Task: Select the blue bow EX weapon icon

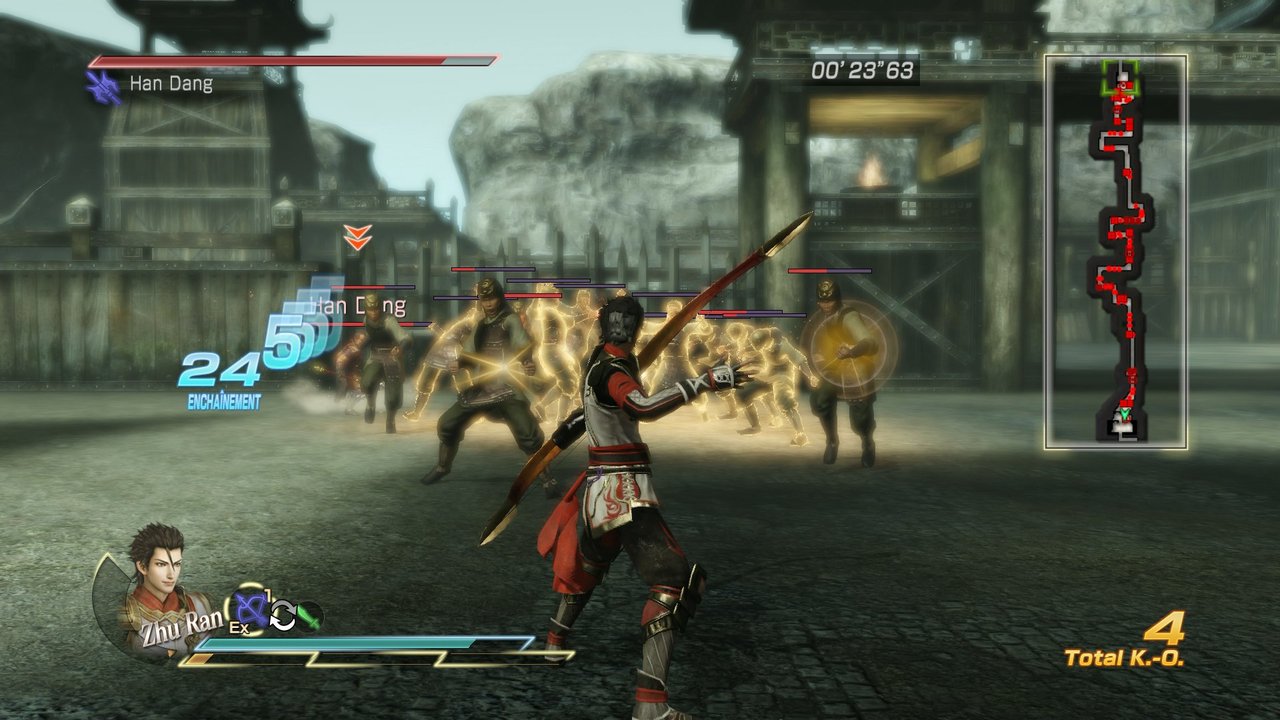Action: point(250,607)
